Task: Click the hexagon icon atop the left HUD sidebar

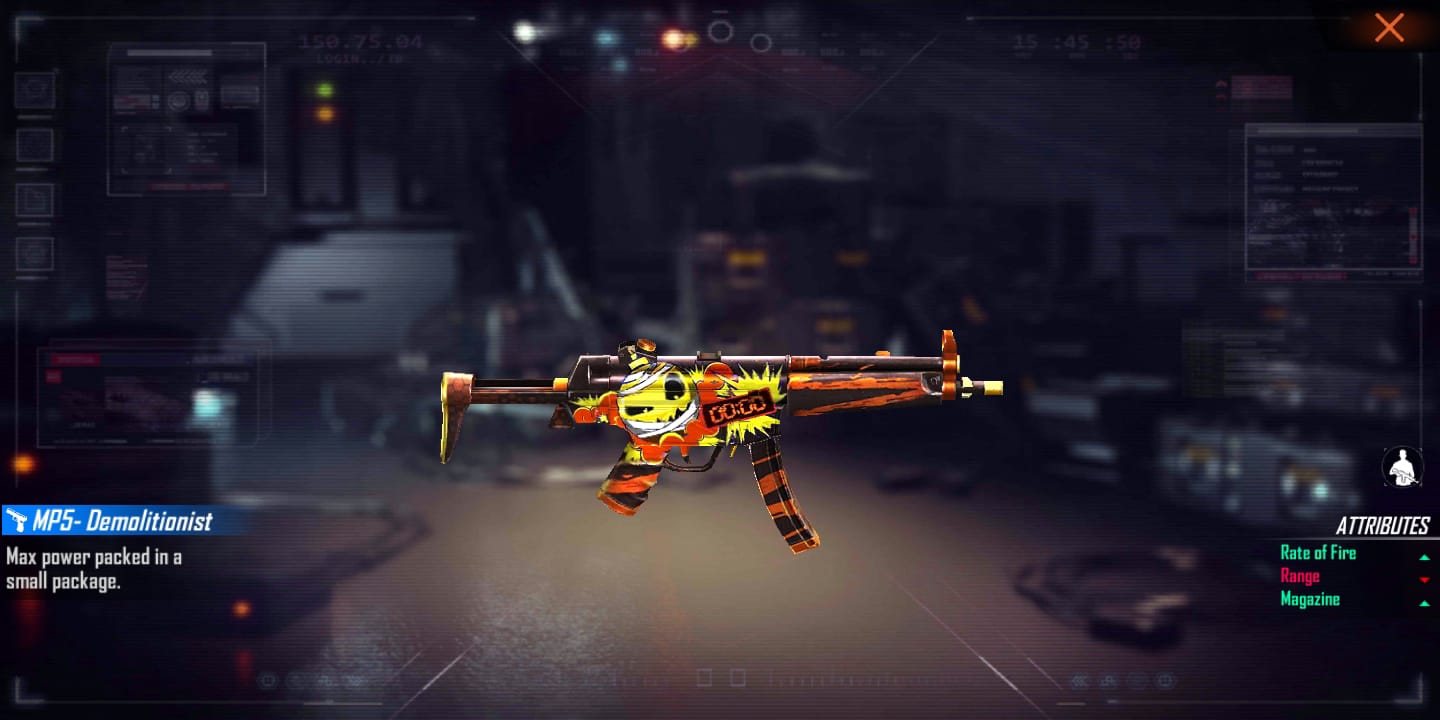Action: coord(34,88)
